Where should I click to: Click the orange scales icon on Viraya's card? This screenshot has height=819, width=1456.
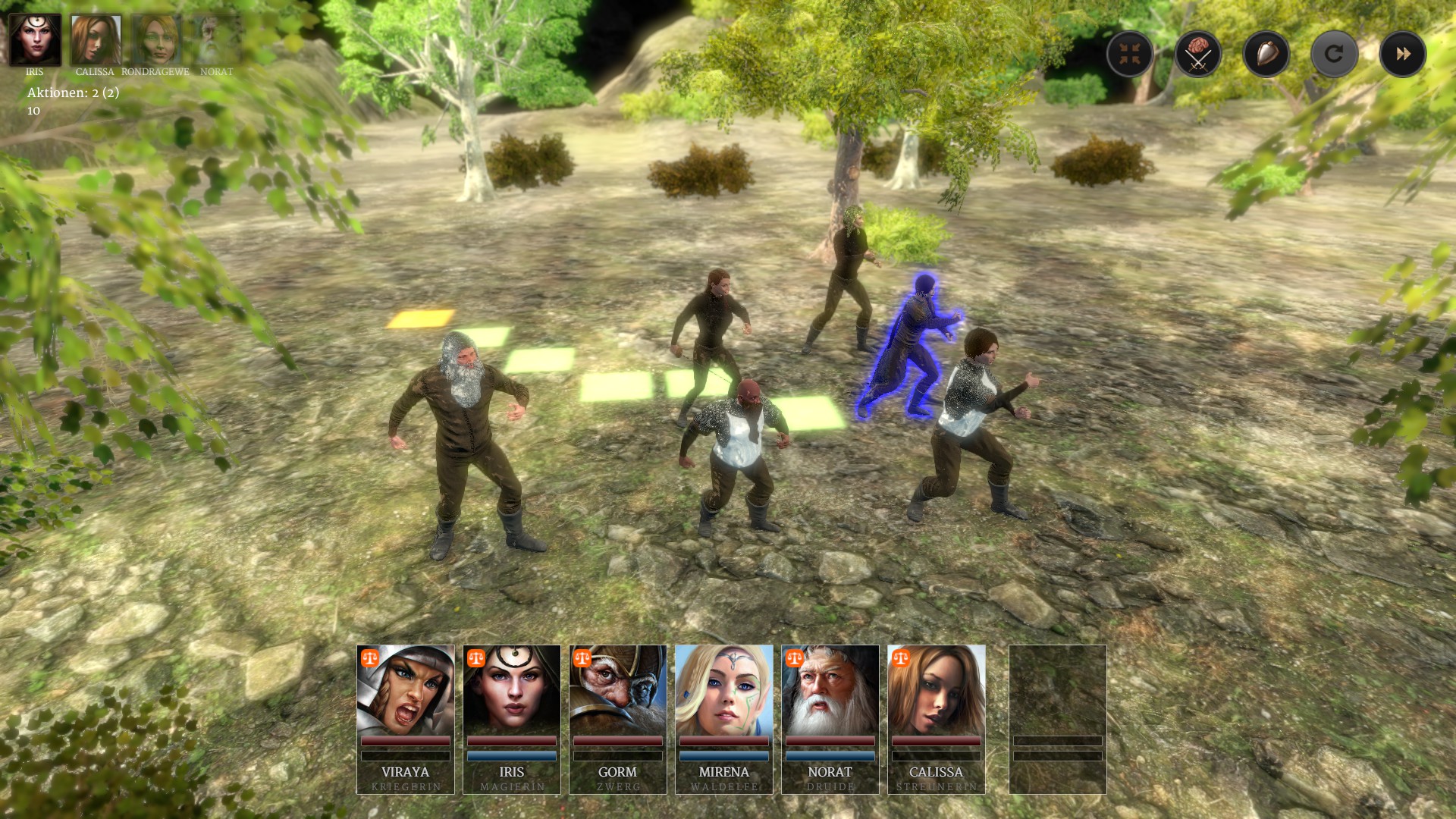click(x=370, y=658)
